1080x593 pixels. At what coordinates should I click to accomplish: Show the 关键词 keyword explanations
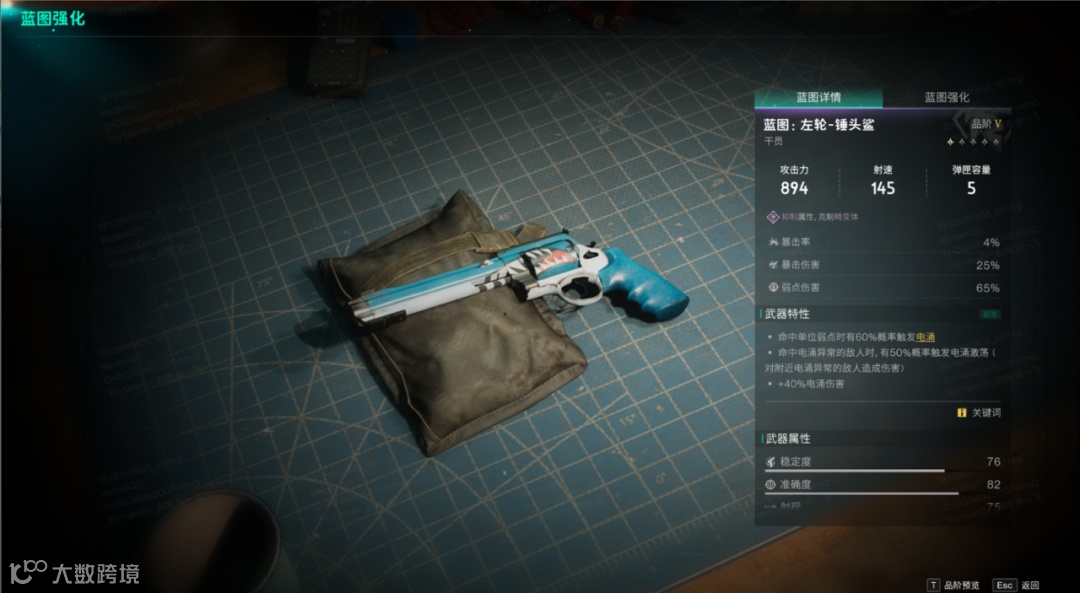tap(978, 412)
